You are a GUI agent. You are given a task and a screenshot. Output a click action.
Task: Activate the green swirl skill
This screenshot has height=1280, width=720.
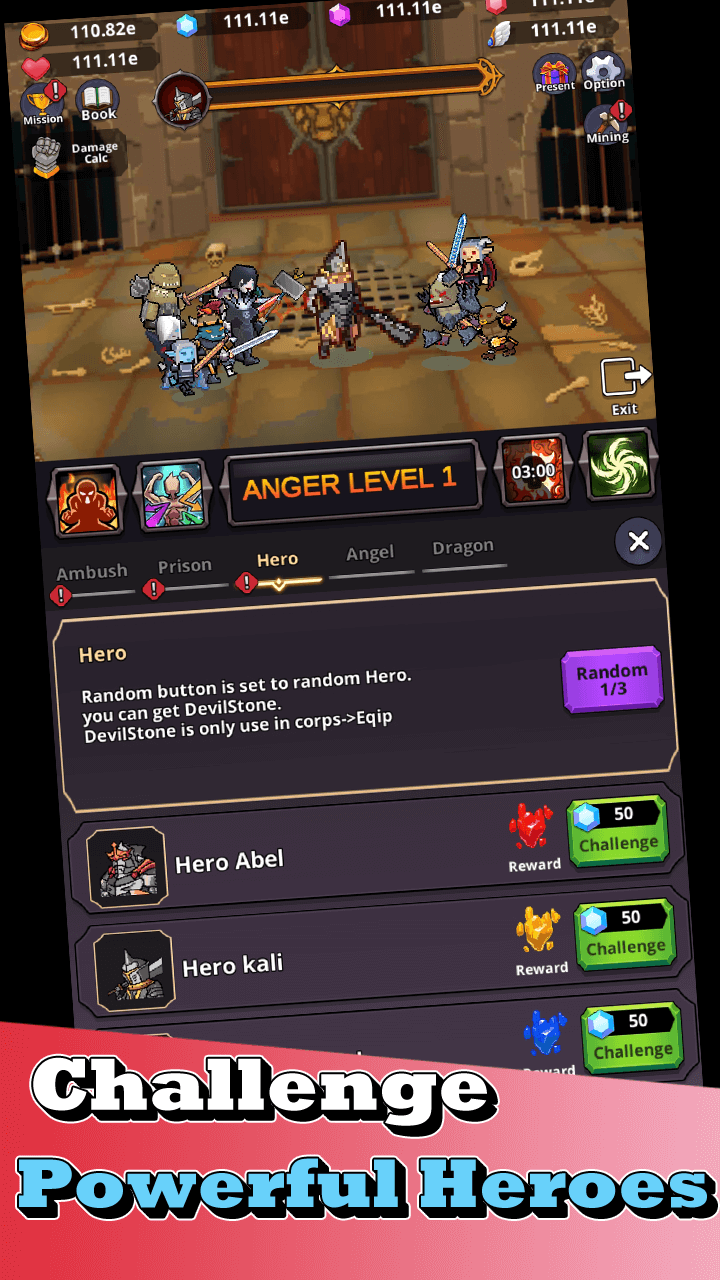[618, 463]
